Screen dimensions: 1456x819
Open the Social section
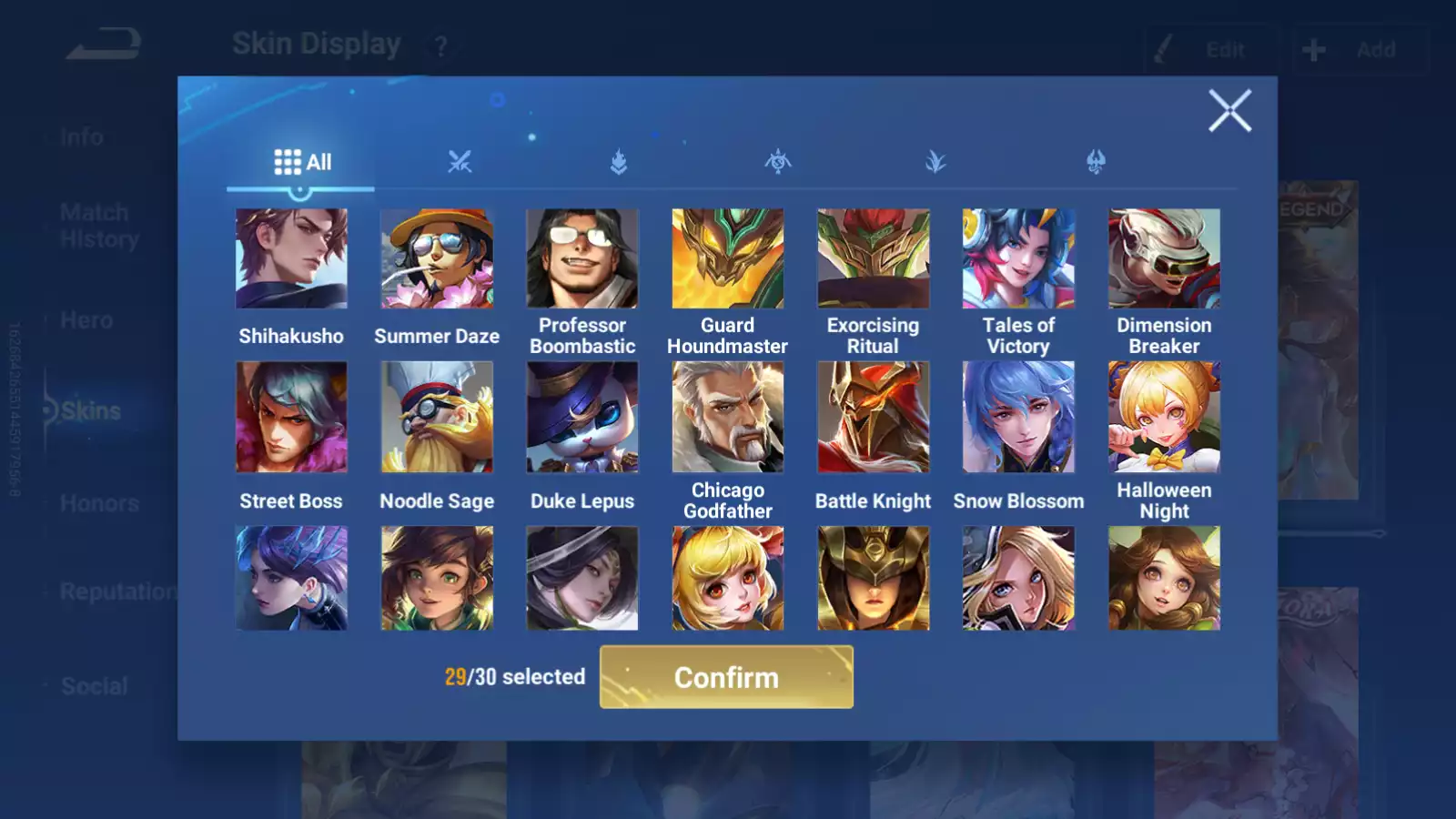(x=95, y=685)
